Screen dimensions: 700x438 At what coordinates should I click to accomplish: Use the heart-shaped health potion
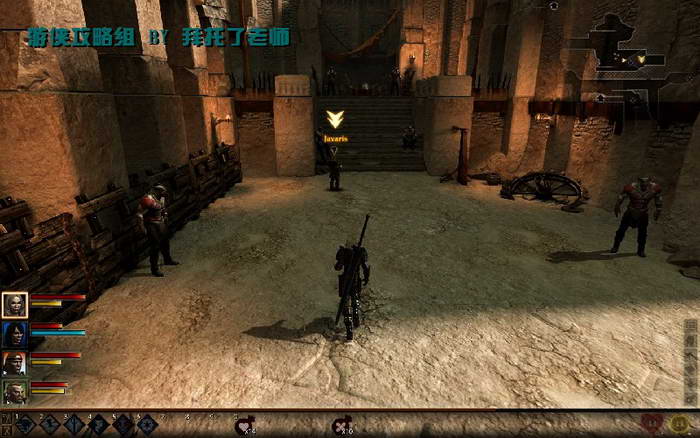pyautogui.click(x=243, y=426)
